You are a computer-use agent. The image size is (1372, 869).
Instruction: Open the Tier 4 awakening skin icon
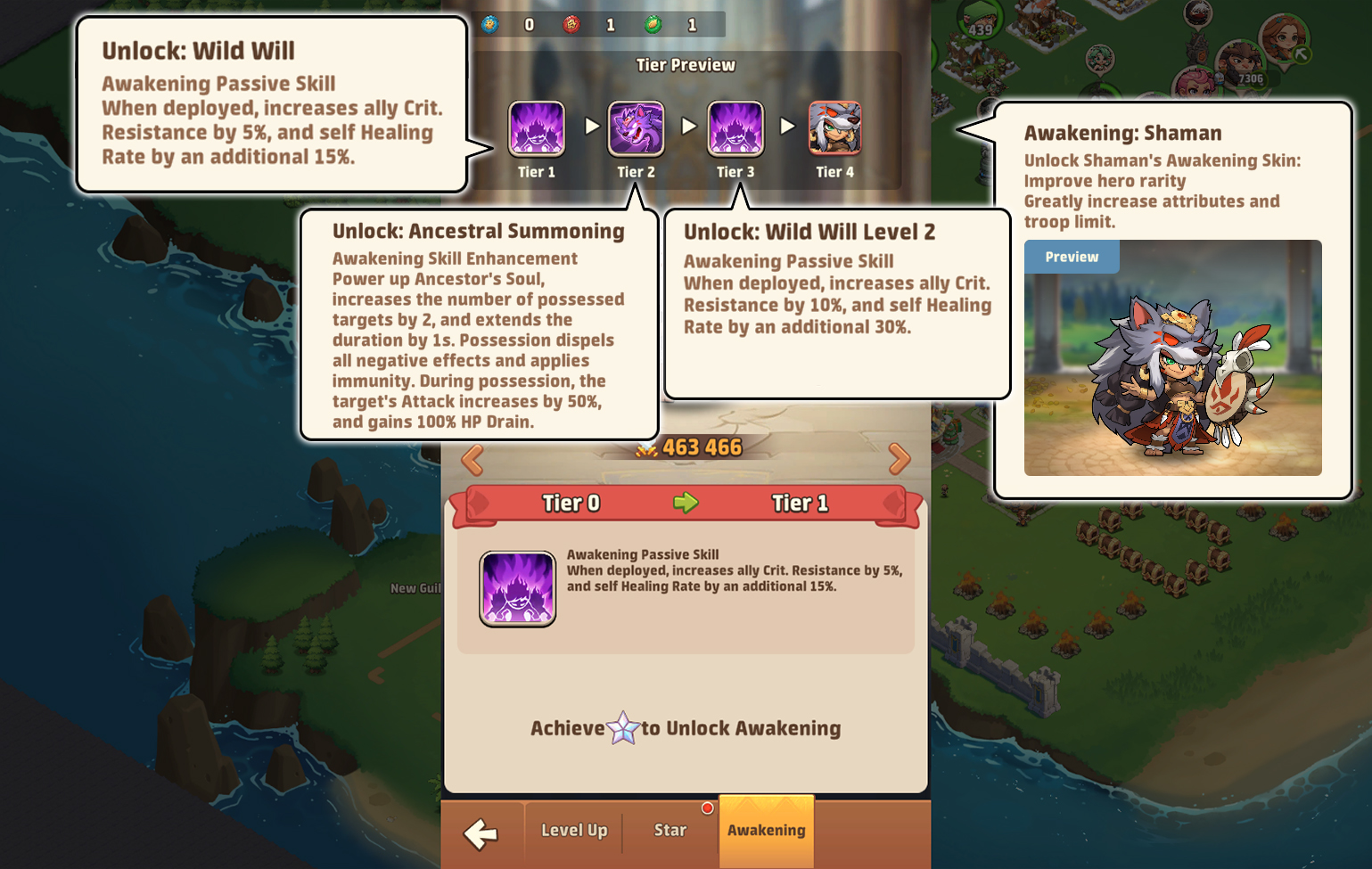(835, 128)
